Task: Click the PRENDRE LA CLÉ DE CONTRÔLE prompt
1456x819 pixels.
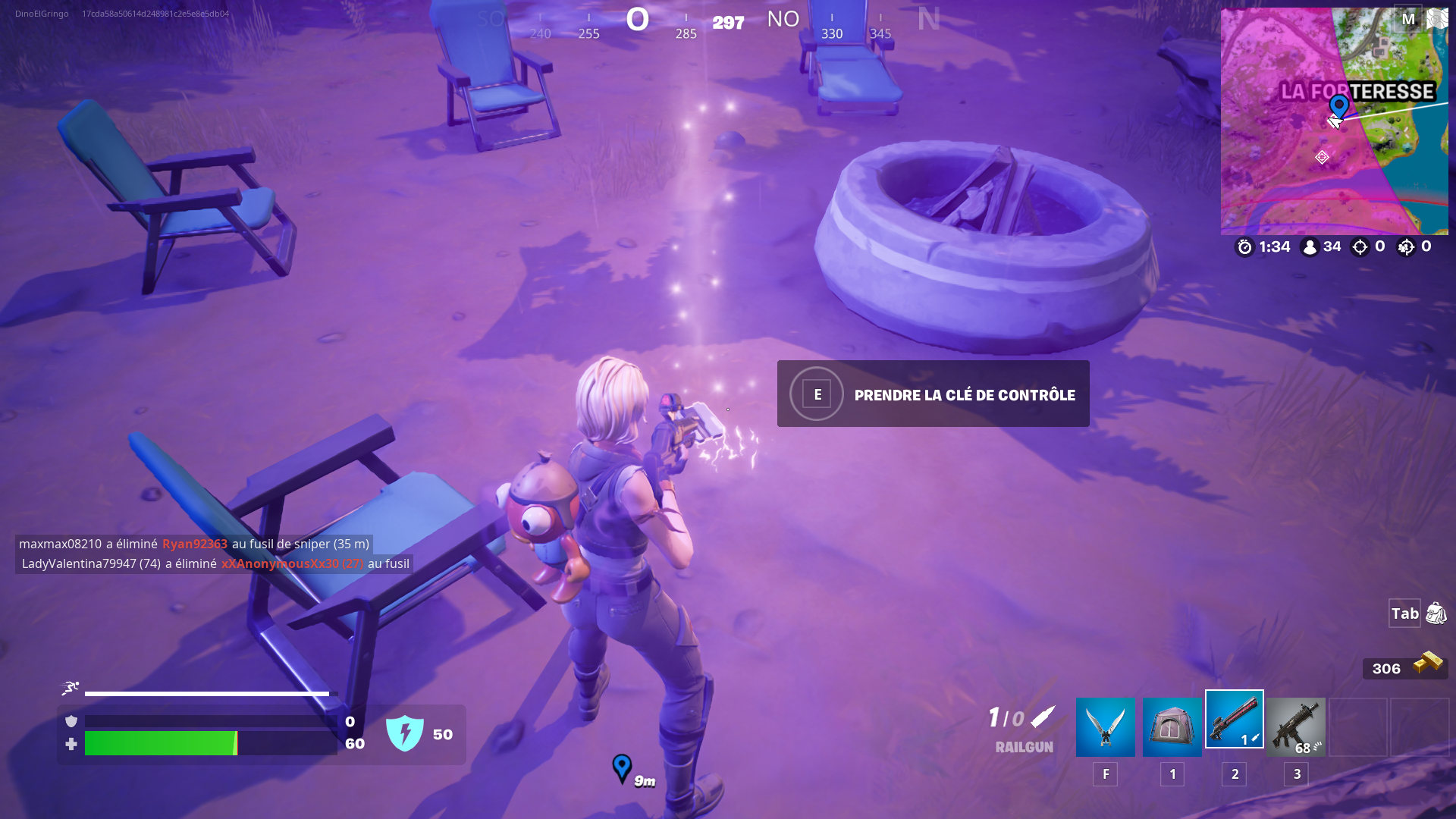Action: coord(933,394)
